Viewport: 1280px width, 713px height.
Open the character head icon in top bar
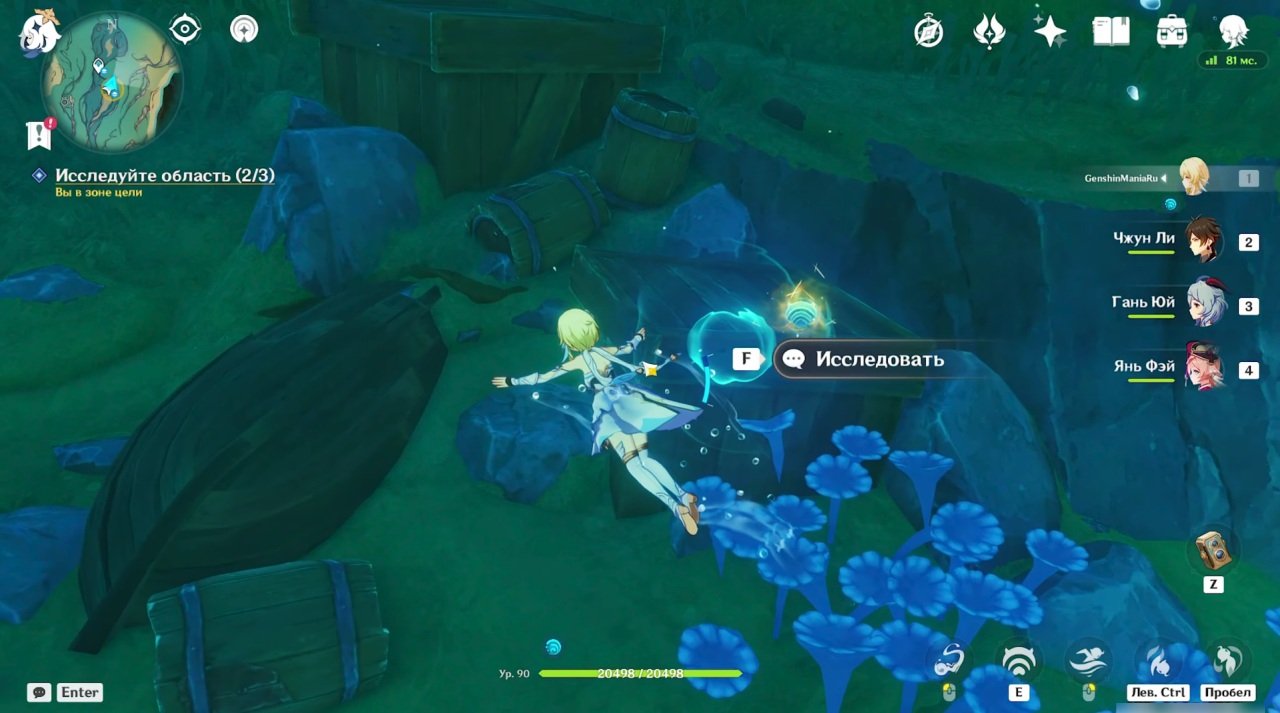[1233, 31]
